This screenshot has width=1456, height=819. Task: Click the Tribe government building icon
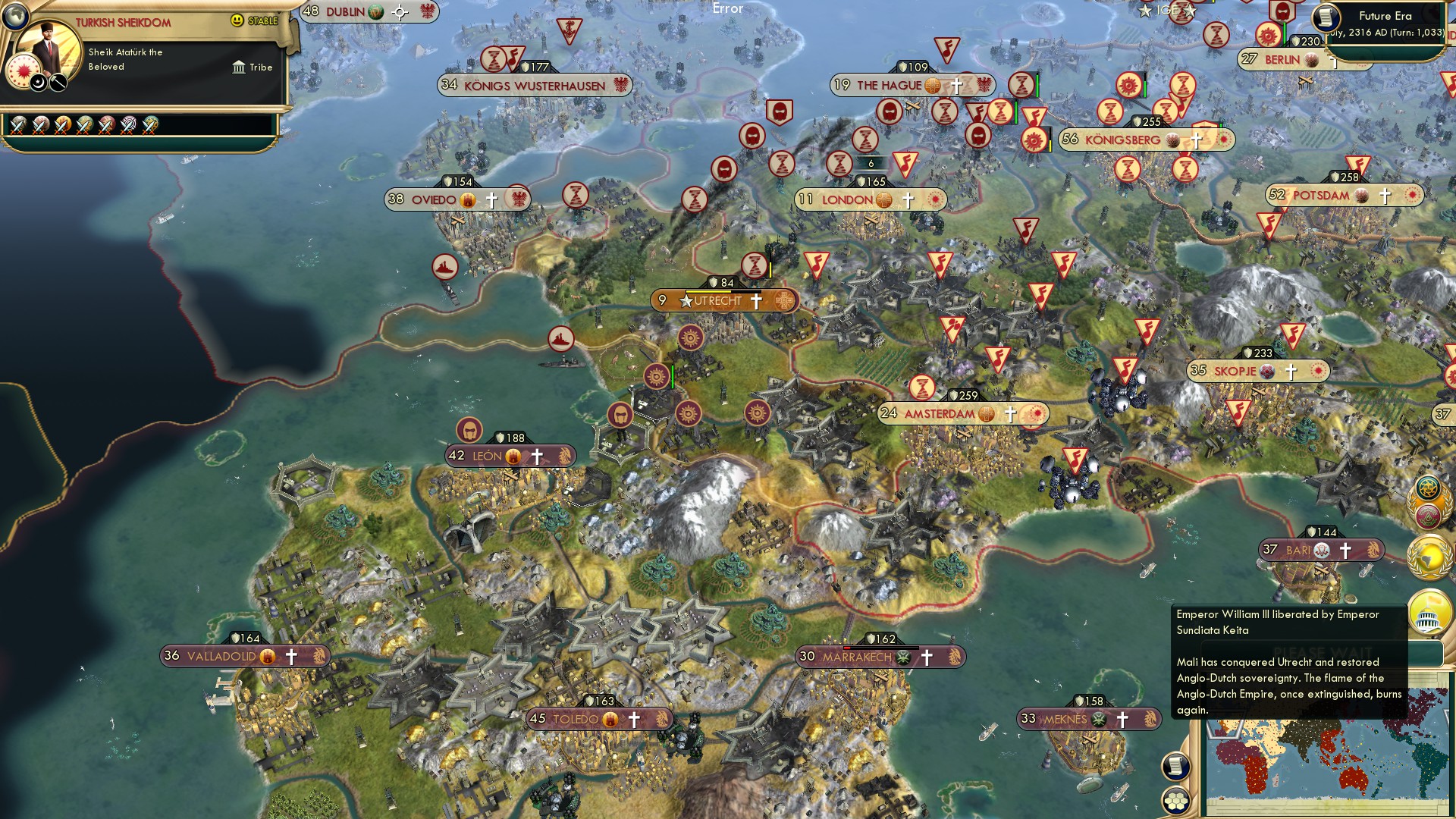coord(239,67)
